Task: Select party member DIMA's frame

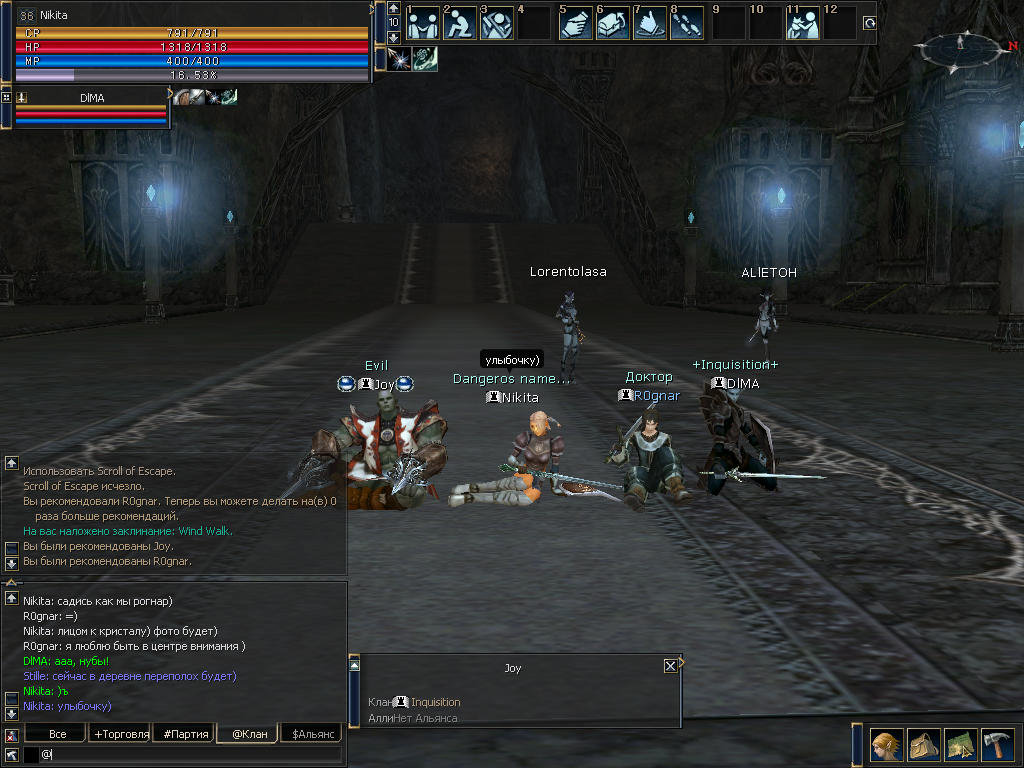Action: click(92, 110)
